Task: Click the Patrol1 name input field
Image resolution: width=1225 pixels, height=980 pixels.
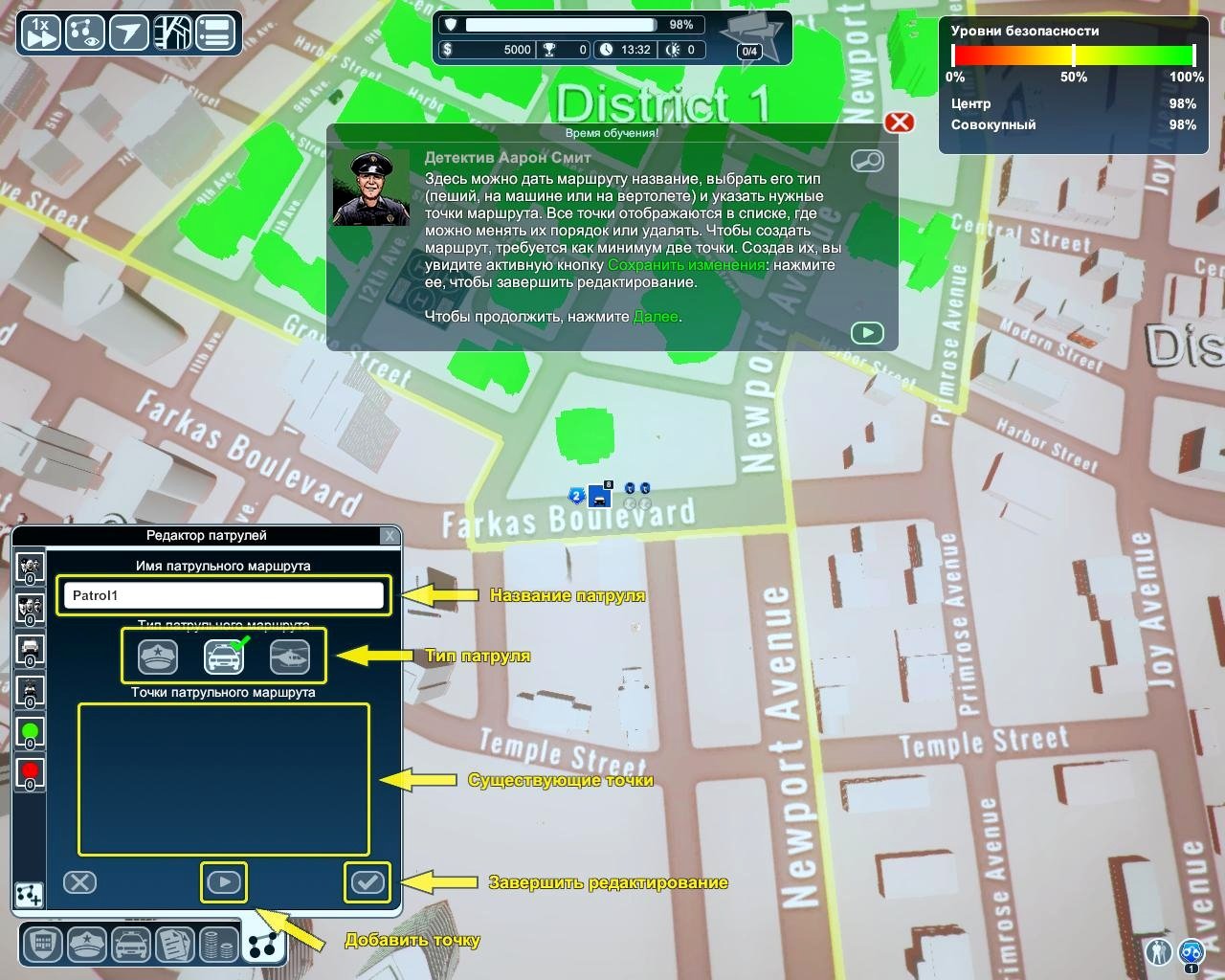Action: coord(223,595)
